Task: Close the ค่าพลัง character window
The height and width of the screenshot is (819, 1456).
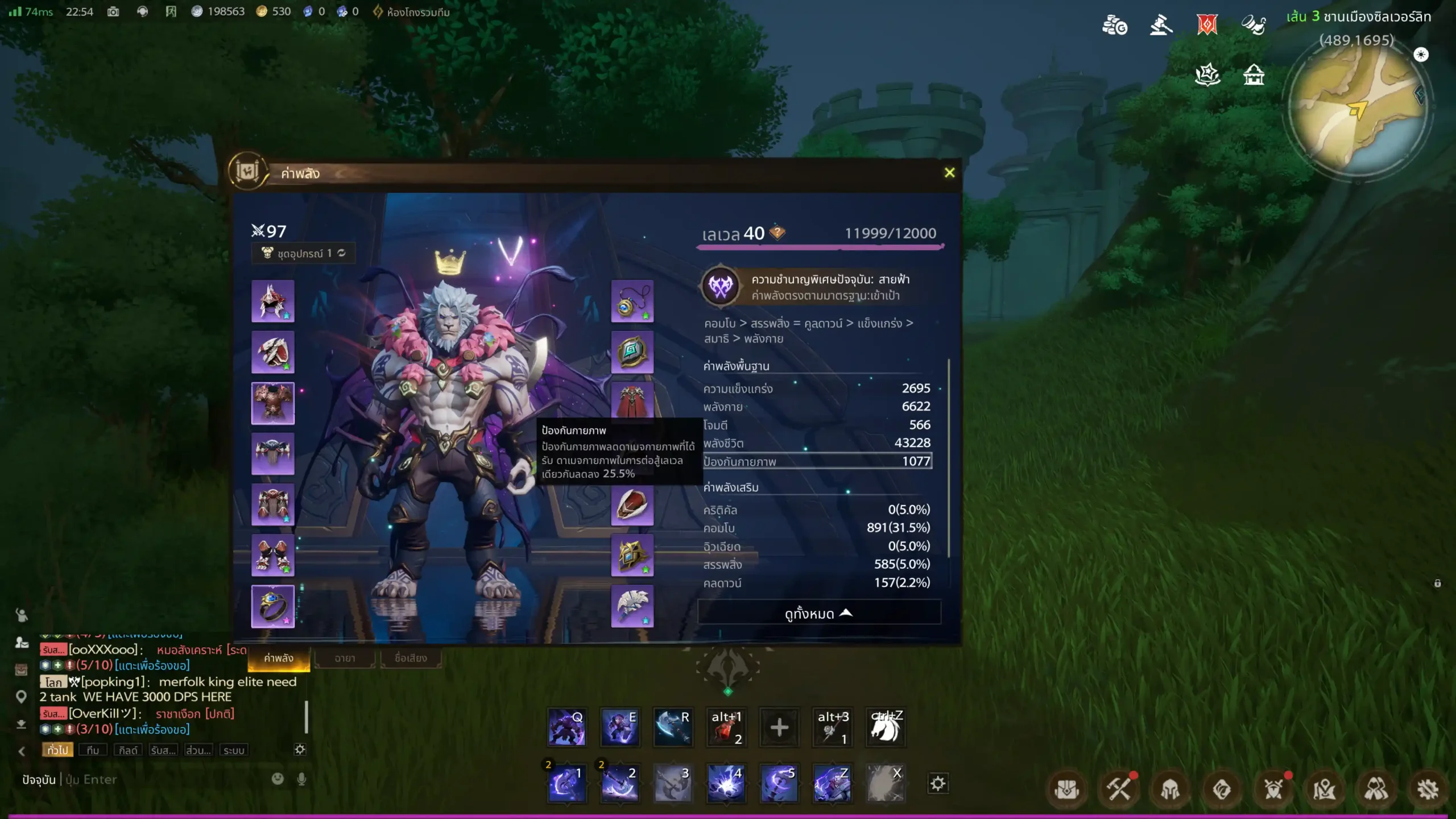Action: 949,173
